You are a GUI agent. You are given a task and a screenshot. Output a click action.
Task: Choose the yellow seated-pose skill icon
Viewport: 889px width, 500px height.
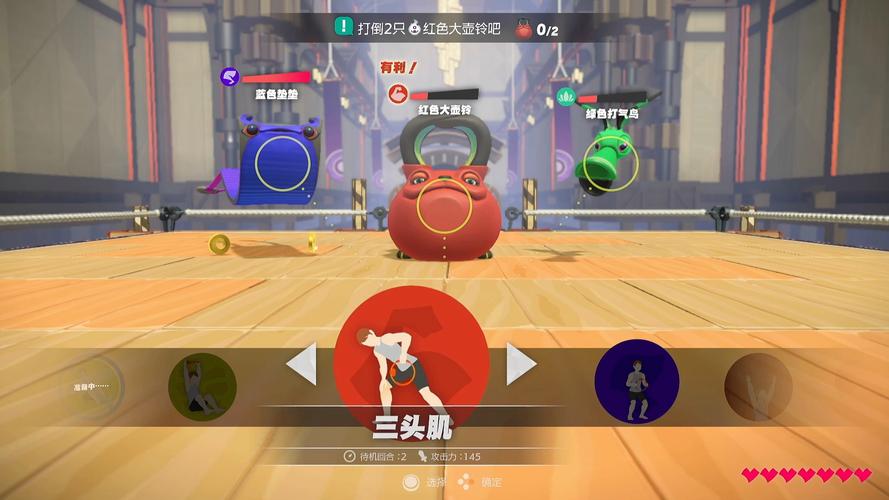tap(202, 387)
